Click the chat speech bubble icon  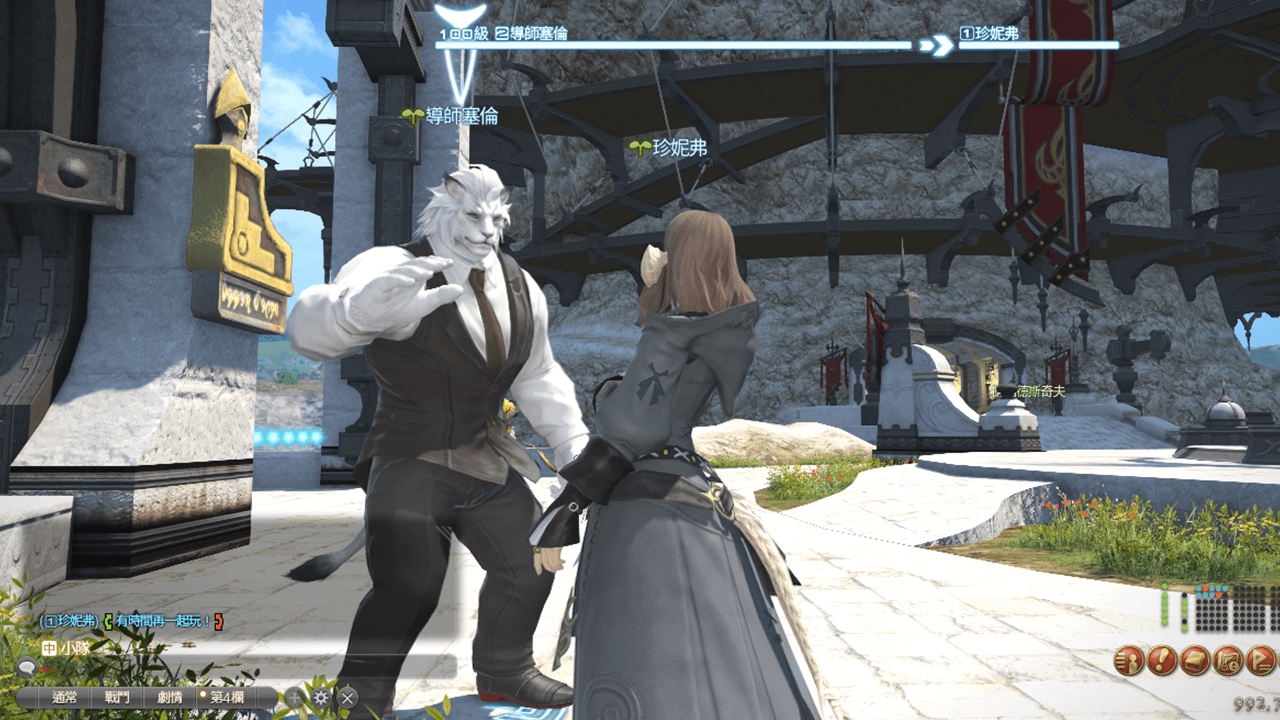pos(27,668)
